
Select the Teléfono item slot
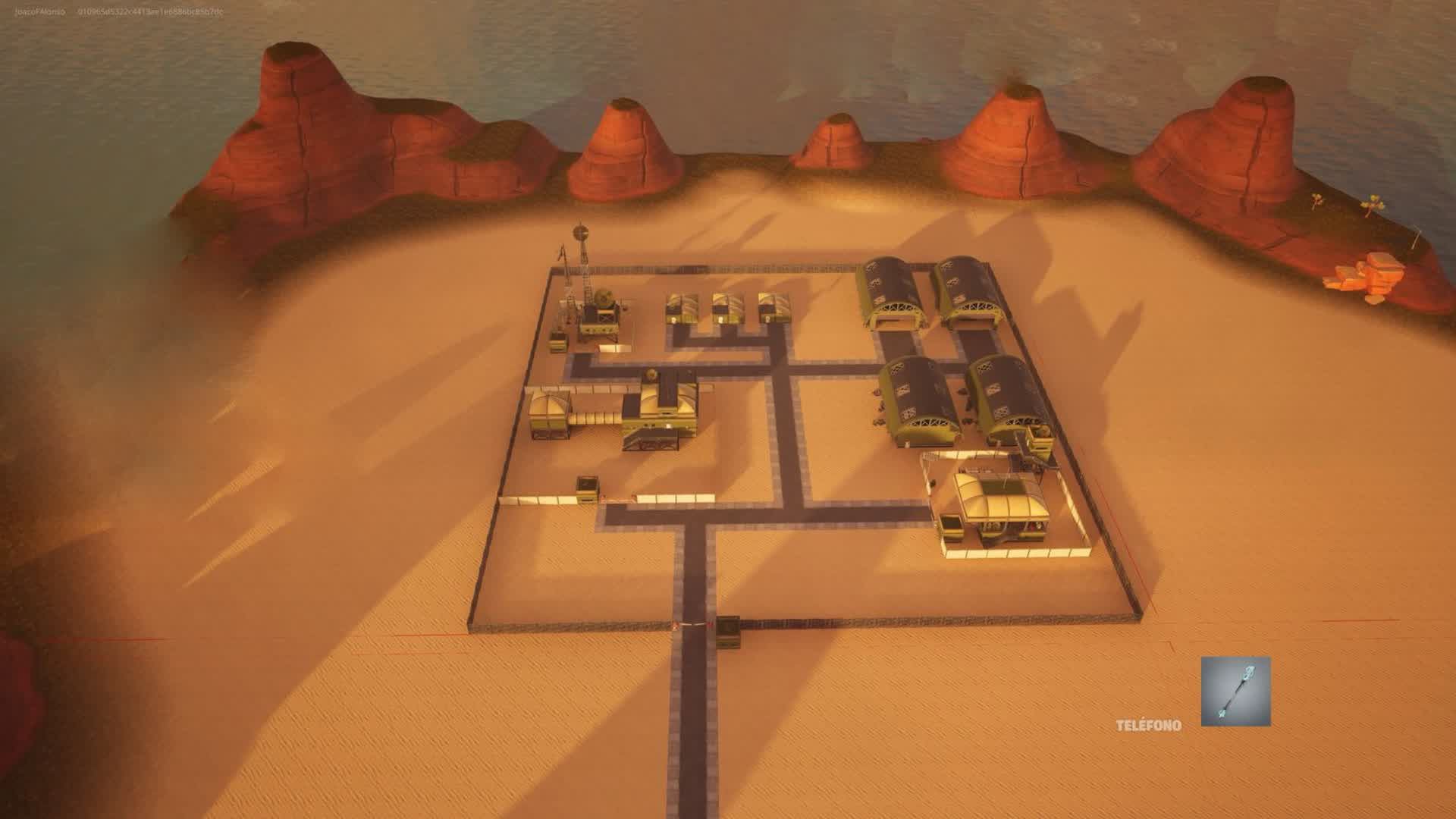pyautogui.click(x=1235, y=691)
